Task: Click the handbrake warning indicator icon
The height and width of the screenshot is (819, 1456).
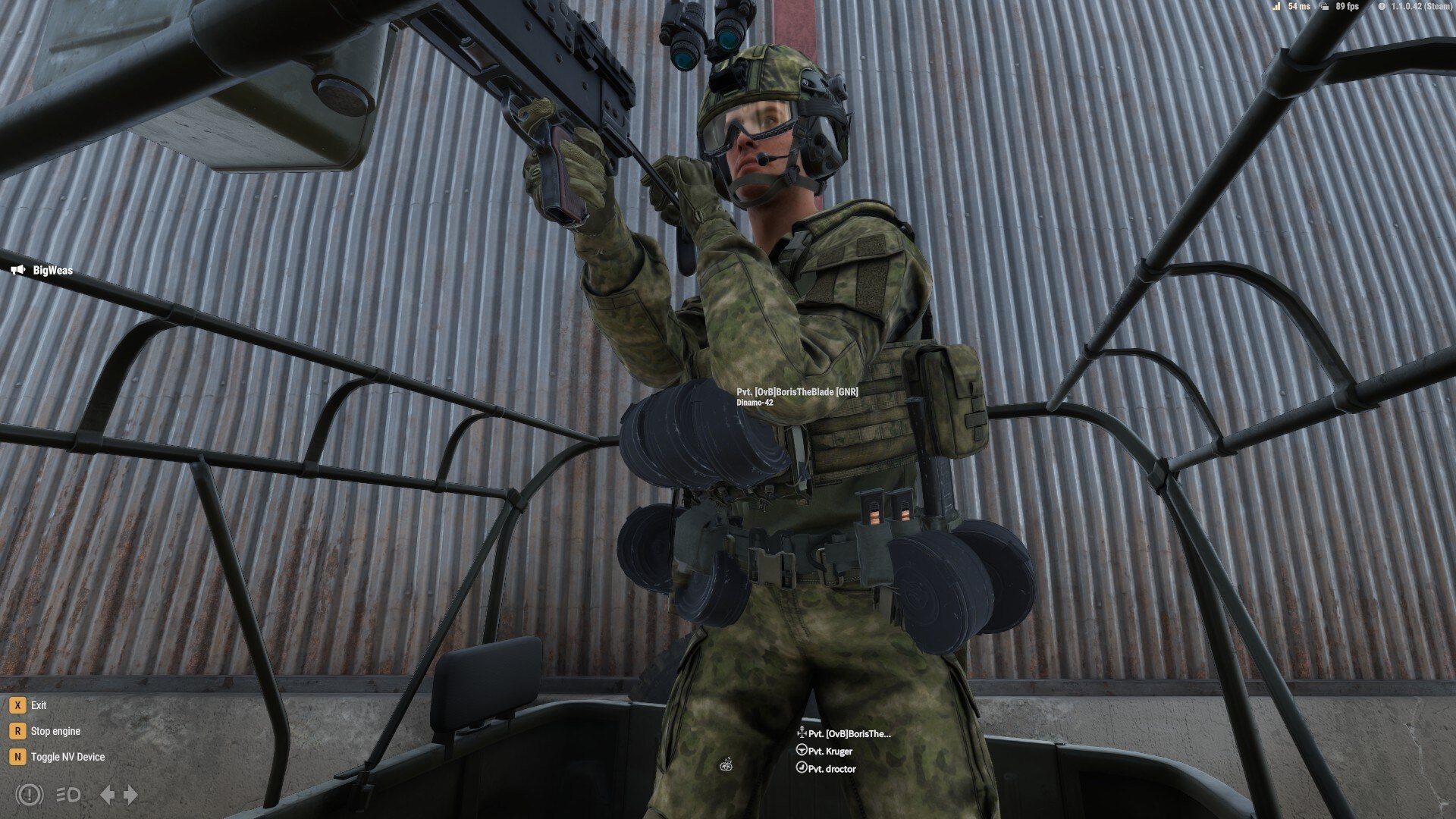Action: pyautogui.click(x=29, y=794)
